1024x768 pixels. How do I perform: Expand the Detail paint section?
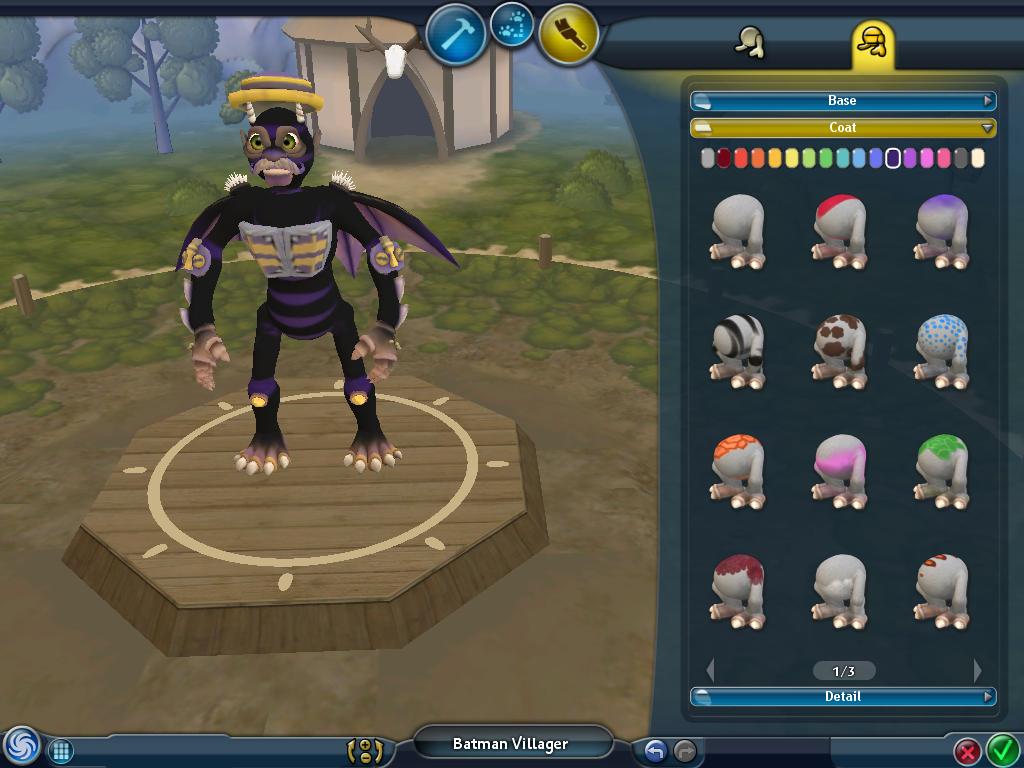[x=842, y=697]
